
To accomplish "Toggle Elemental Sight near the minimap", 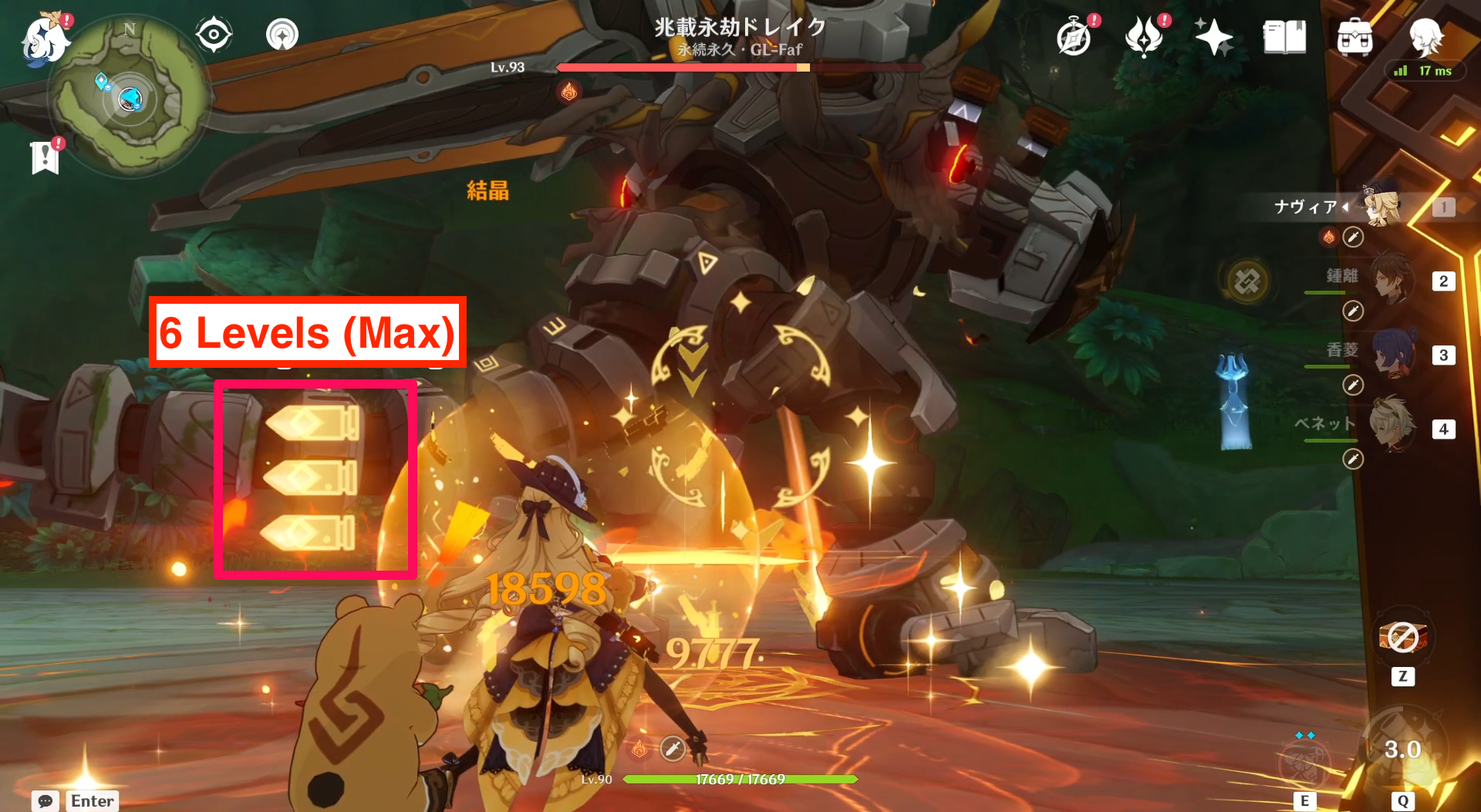I will click(214, 32).
